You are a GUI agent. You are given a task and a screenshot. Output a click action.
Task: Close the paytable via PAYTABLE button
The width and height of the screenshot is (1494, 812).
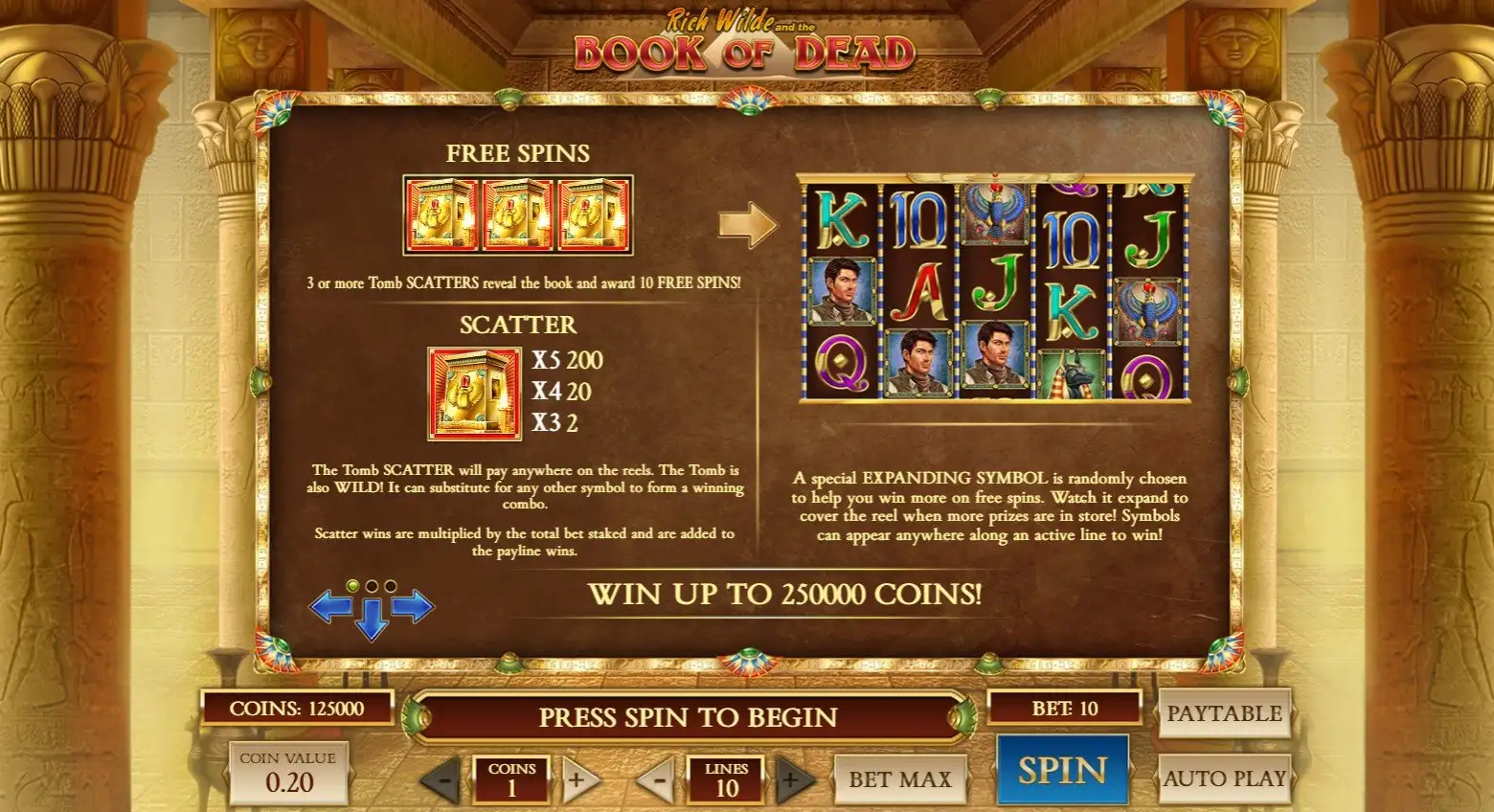pyautogui.click(x=1223, y=713)
